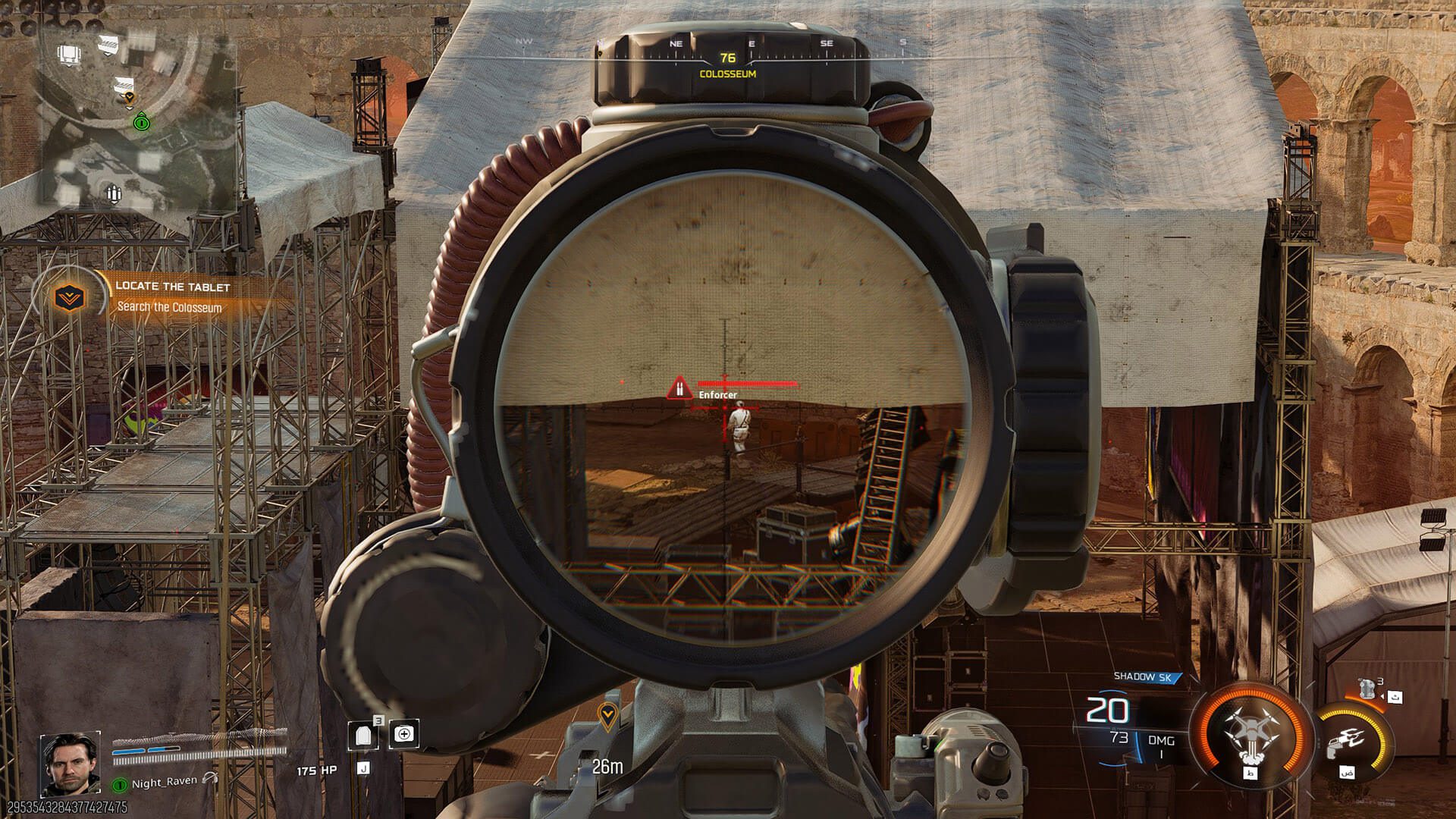Click the green player marker on the minimap

141,121
